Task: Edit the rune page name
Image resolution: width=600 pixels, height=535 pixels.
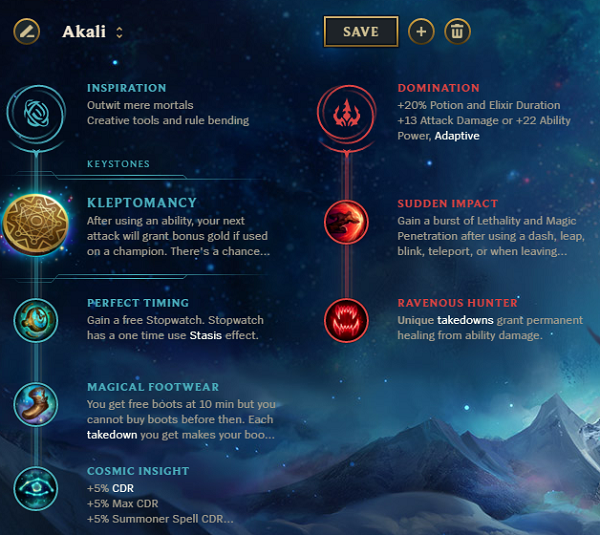Action: click(27, 31)
